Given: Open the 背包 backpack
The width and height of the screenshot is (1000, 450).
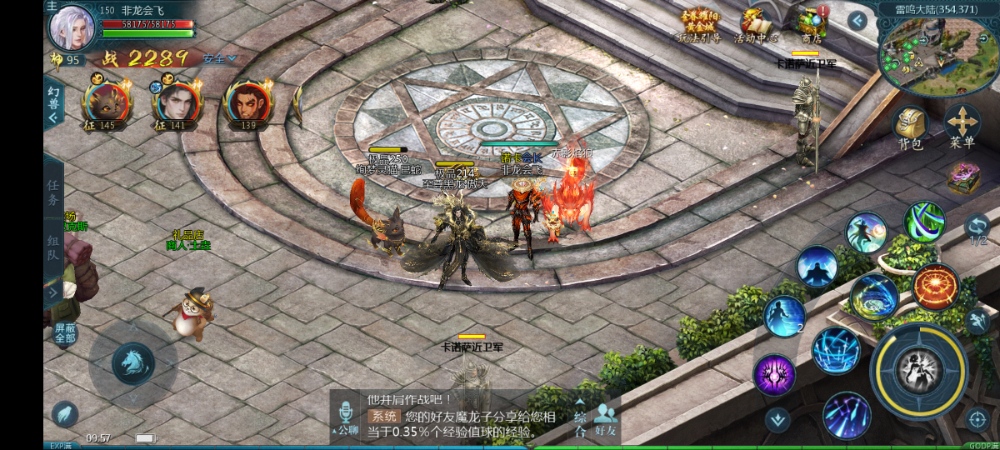Looking at the screenshot, I should 909,125.
